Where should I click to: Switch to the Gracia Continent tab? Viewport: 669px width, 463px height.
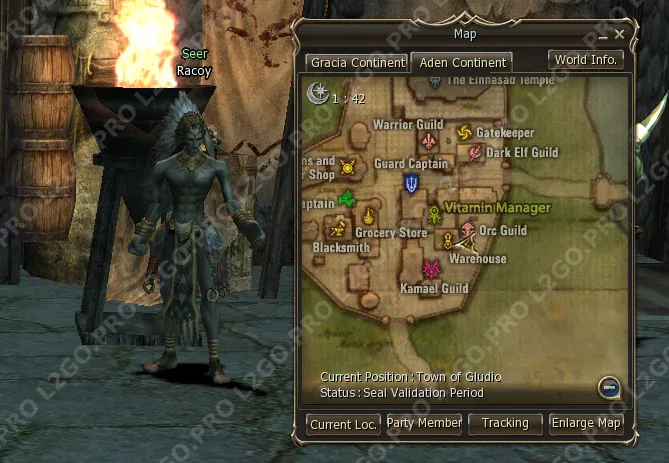point(358,62)
